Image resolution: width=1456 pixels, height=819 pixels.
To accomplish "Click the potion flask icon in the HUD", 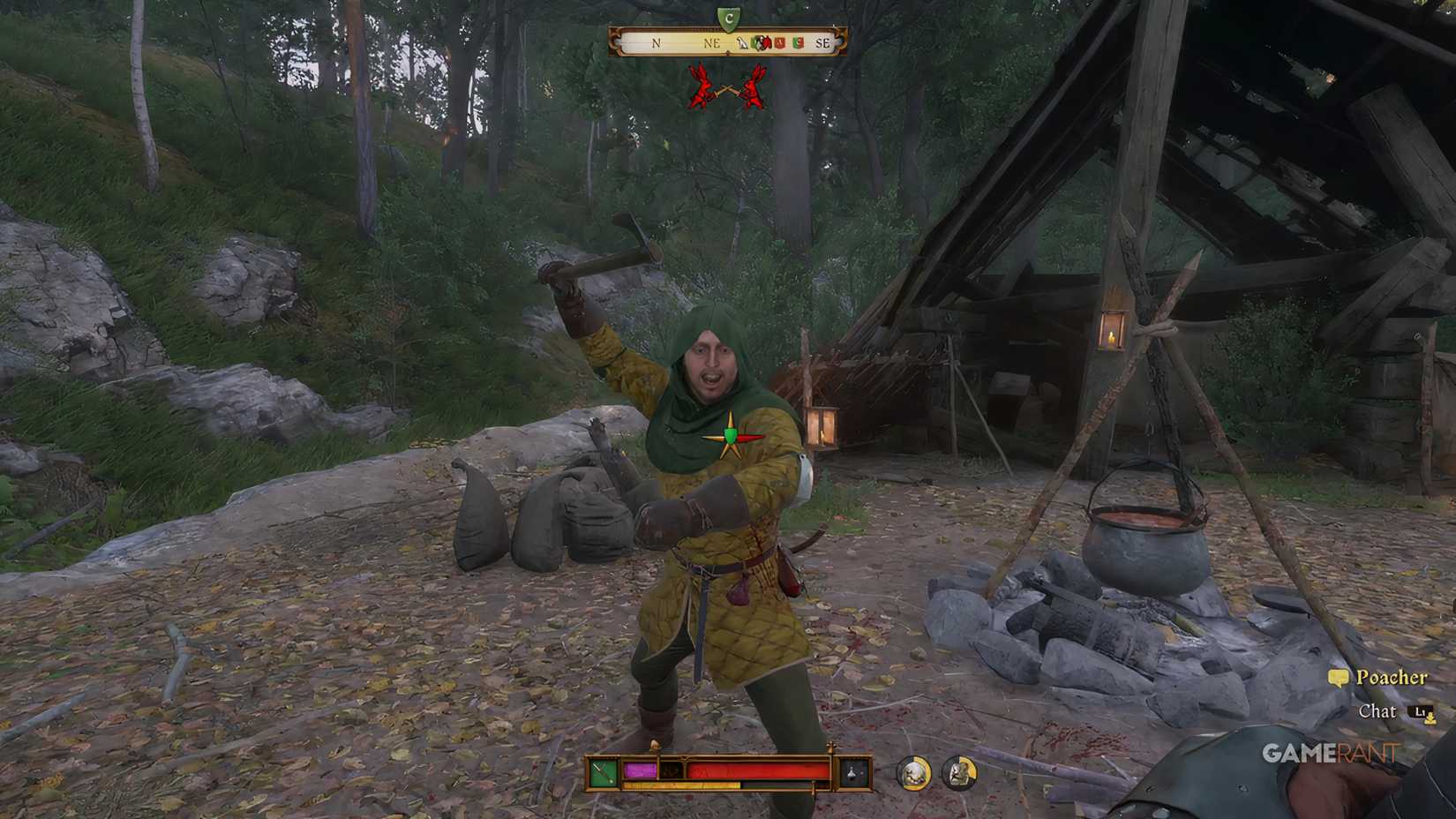I will (852, 772).
